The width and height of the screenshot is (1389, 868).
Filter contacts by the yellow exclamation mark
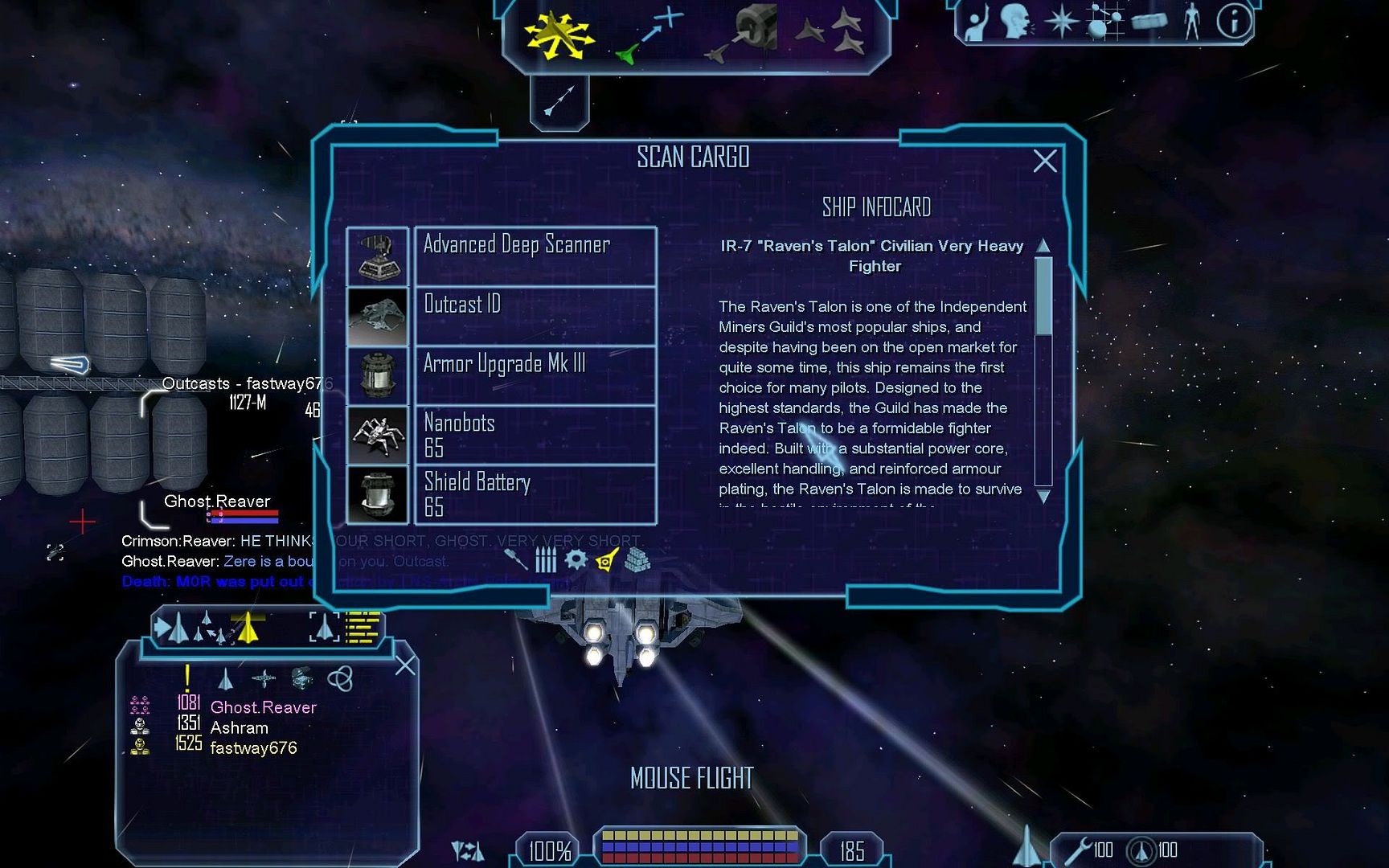coord(187,678)
